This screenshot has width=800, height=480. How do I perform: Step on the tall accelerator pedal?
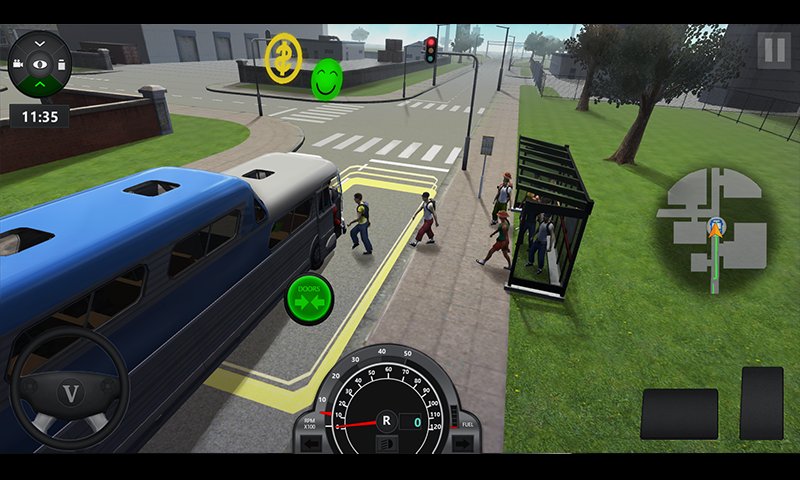tap(761, 403)
